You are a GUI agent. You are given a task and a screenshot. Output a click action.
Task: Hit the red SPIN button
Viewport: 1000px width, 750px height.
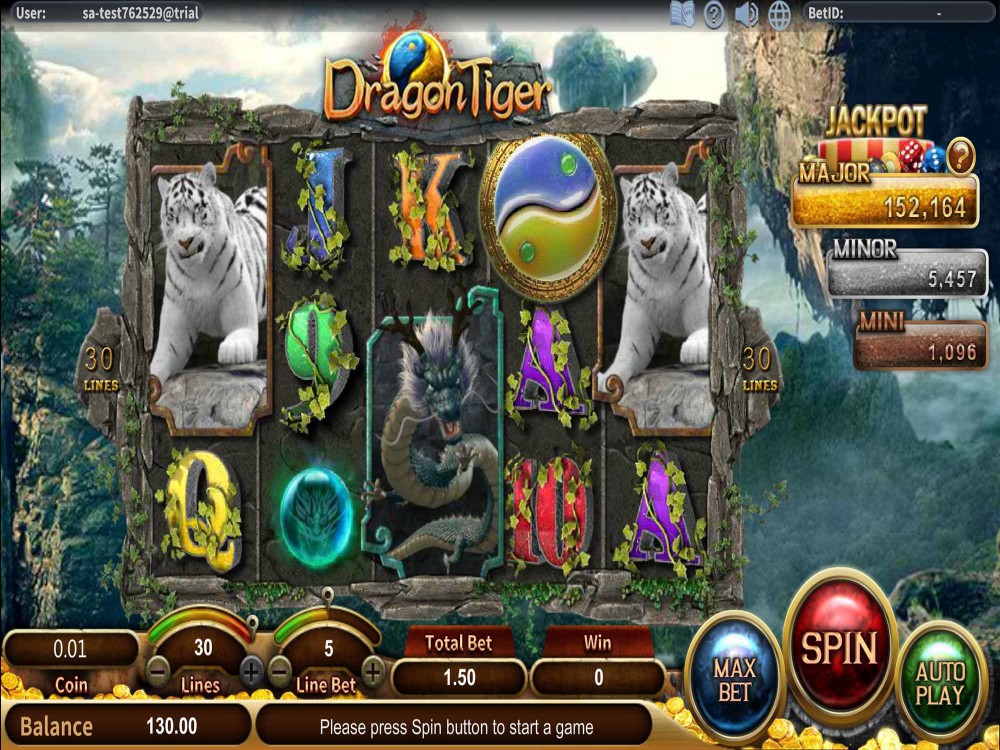(840, 647)
